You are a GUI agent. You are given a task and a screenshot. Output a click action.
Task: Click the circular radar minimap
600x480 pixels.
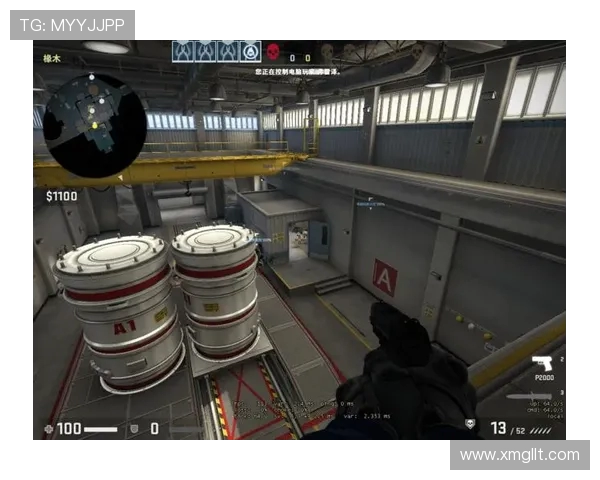[95, 125]
